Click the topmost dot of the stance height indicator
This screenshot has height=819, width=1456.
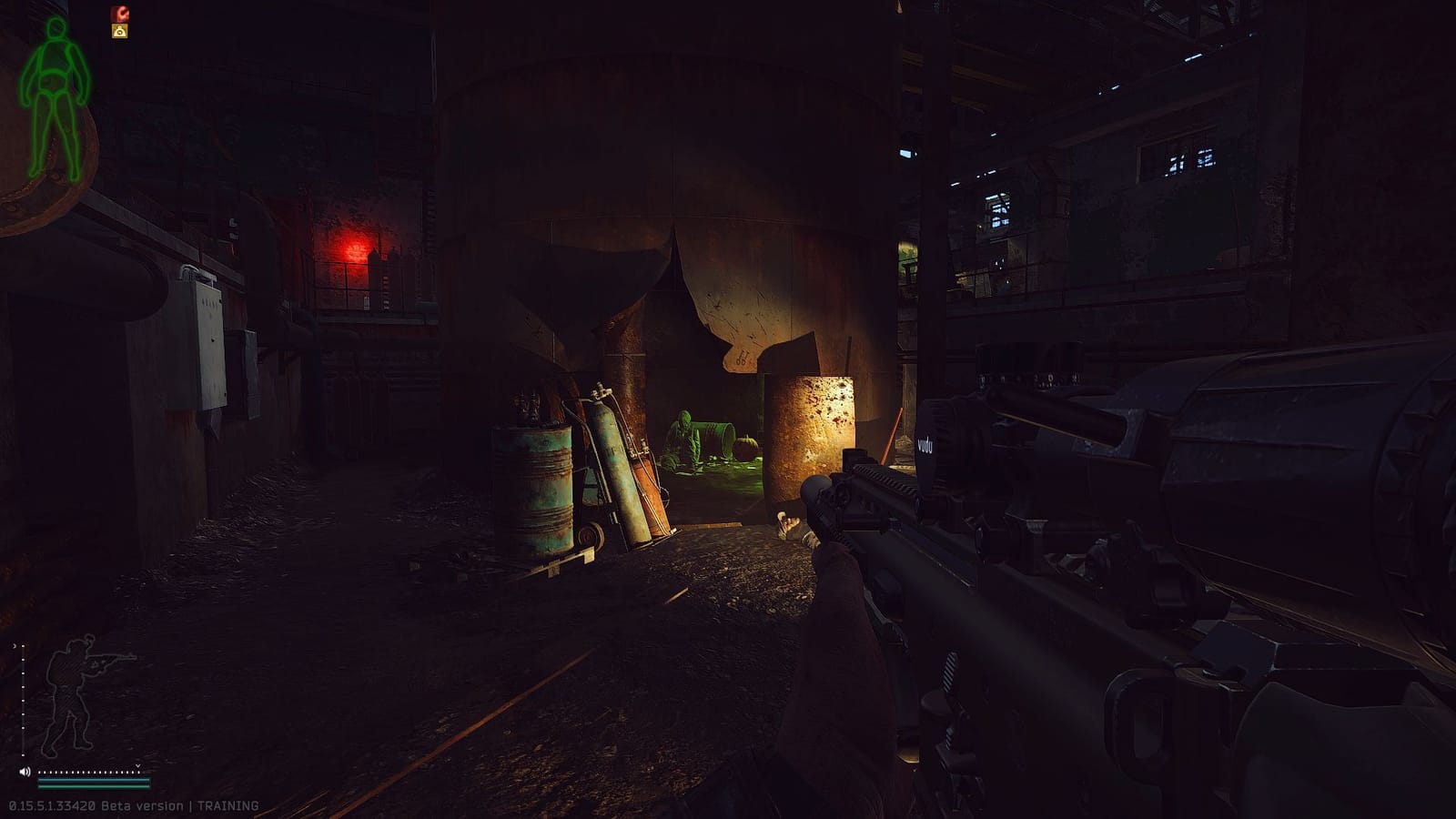pos(22,647)
